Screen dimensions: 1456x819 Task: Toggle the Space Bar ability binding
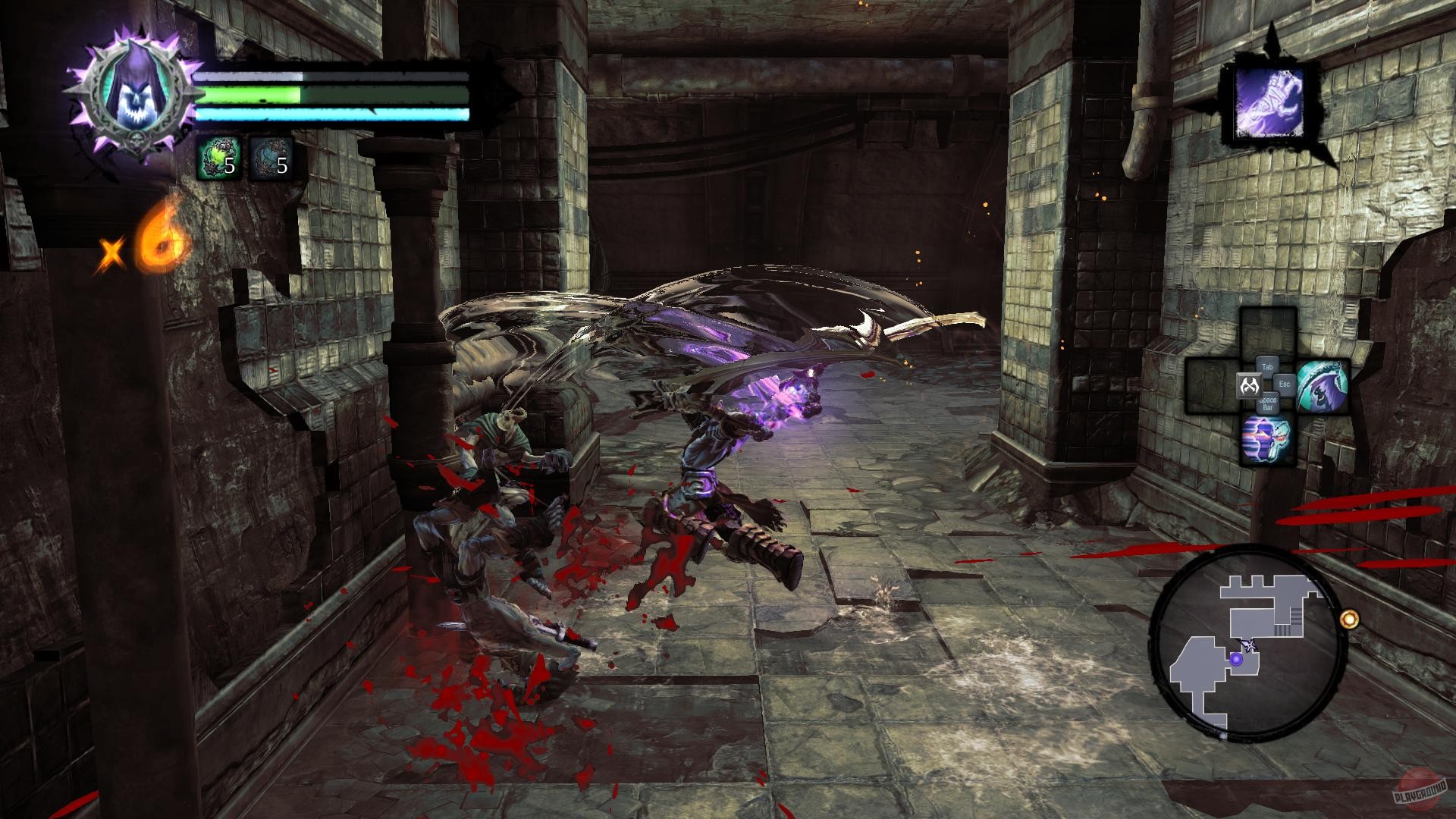[x=1267, y=403]
